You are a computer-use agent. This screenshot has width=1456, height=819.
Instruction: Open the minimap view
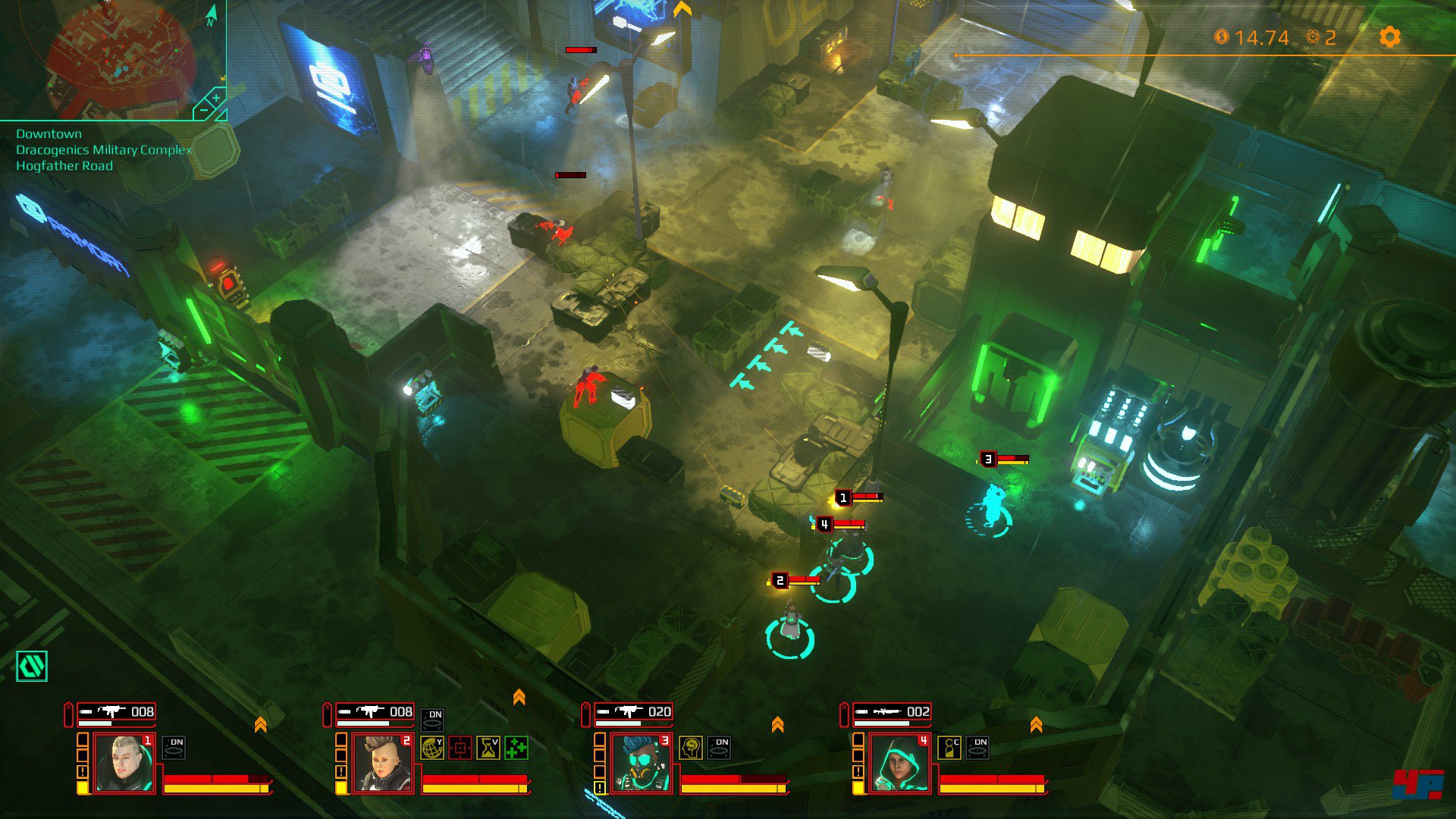pyautogui.click(x=114, y=57)
